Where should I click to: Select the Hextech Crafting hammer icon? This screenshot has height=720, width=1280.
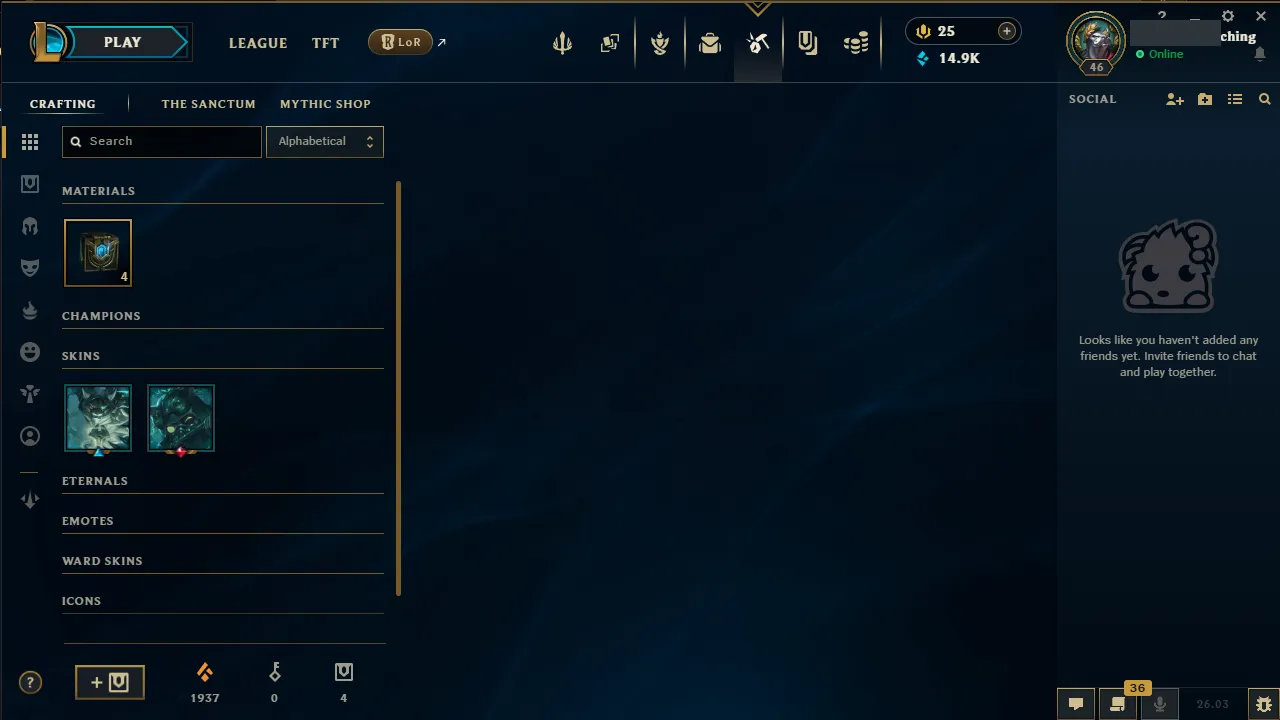[758, 42]
